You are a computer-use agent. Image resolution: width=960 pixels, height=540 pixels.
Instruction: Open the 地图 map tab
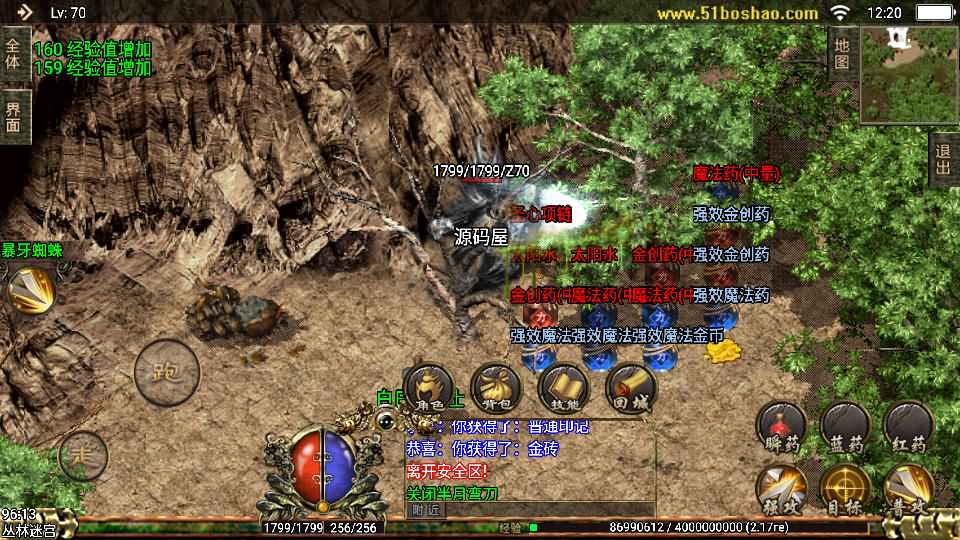pyautogui.click(x=842, y=53)
